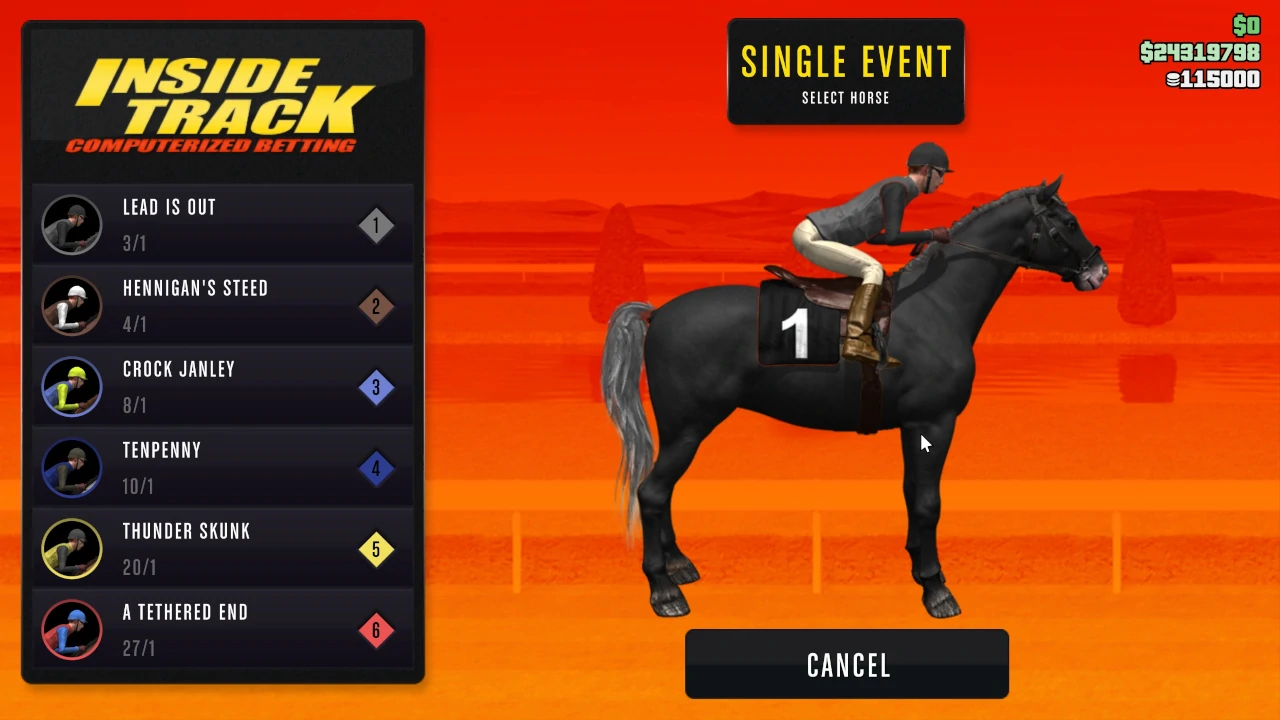Click the Single Event header panel

coord(846,70)
